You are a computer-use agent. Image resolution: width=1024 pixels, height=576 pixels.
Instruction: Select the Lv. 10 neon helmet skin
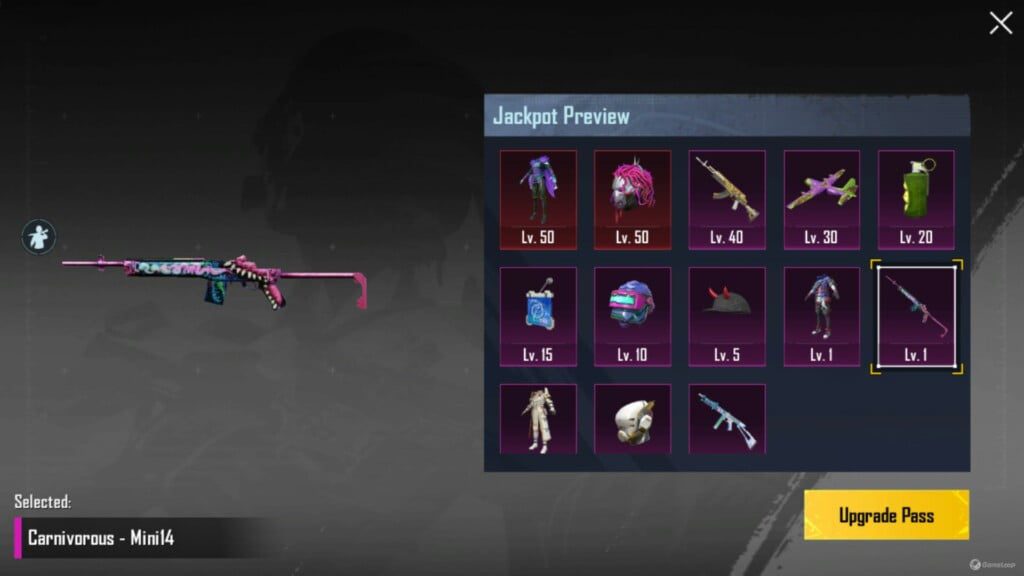[x=632, y=316]
